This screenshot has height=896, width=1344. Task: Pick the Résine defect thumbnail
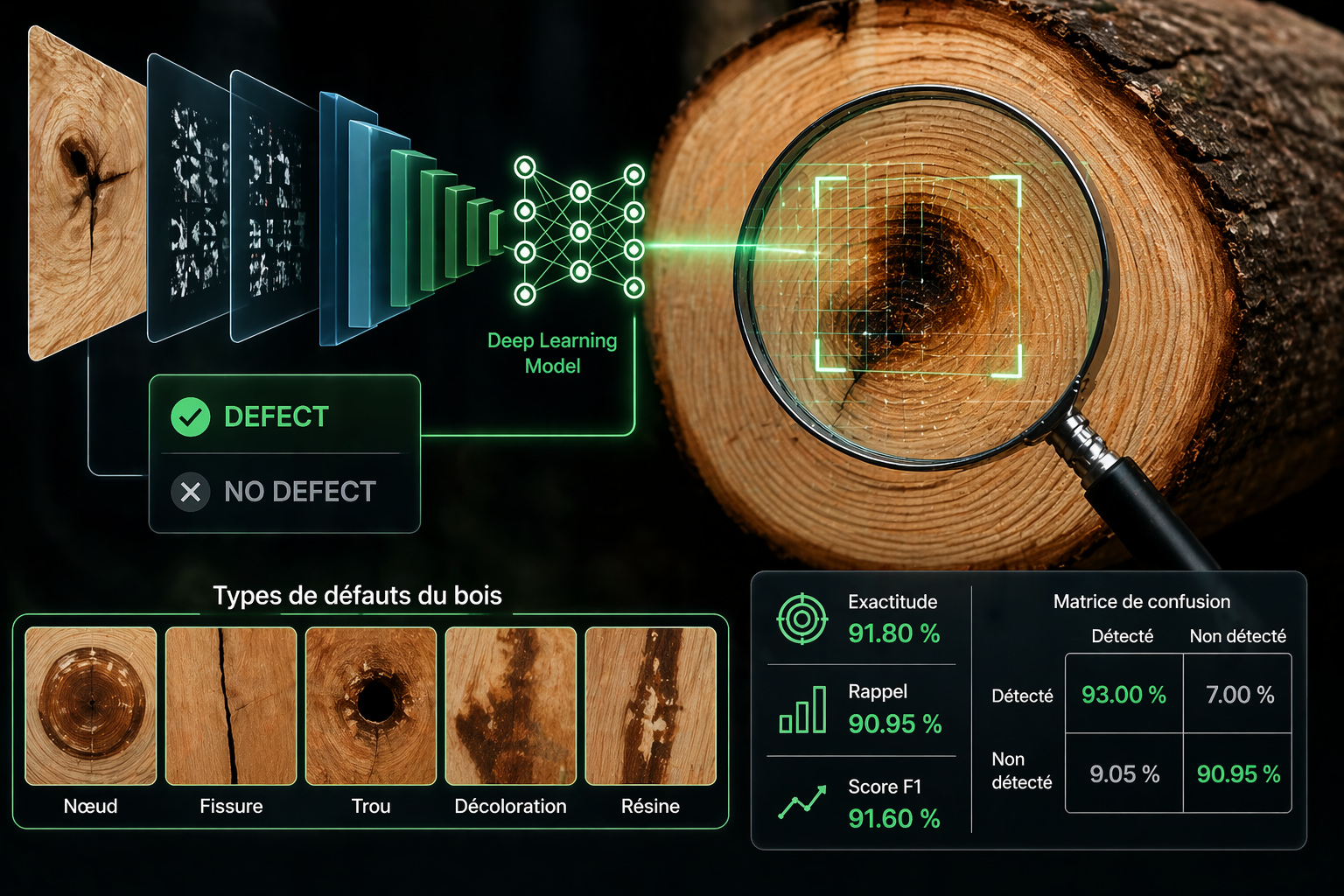(x=650, y=705)
